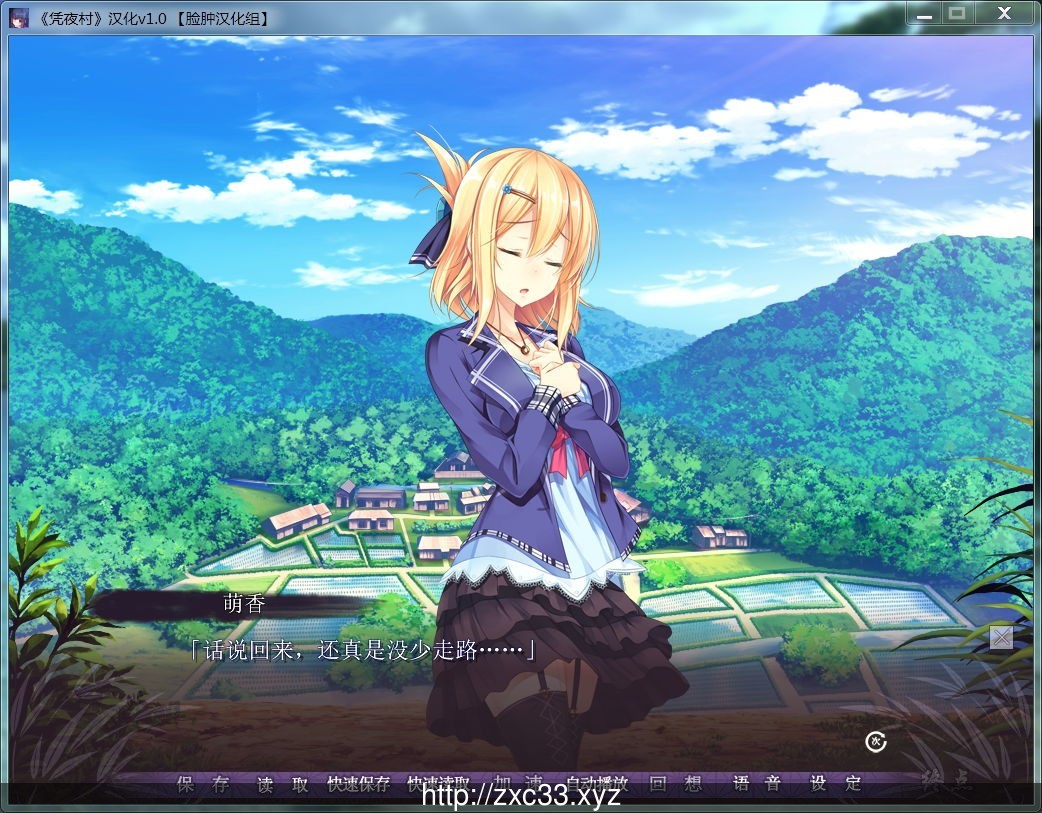Minimize the game window
Screen dimensions: 1042x813
(x=923, y=13)
